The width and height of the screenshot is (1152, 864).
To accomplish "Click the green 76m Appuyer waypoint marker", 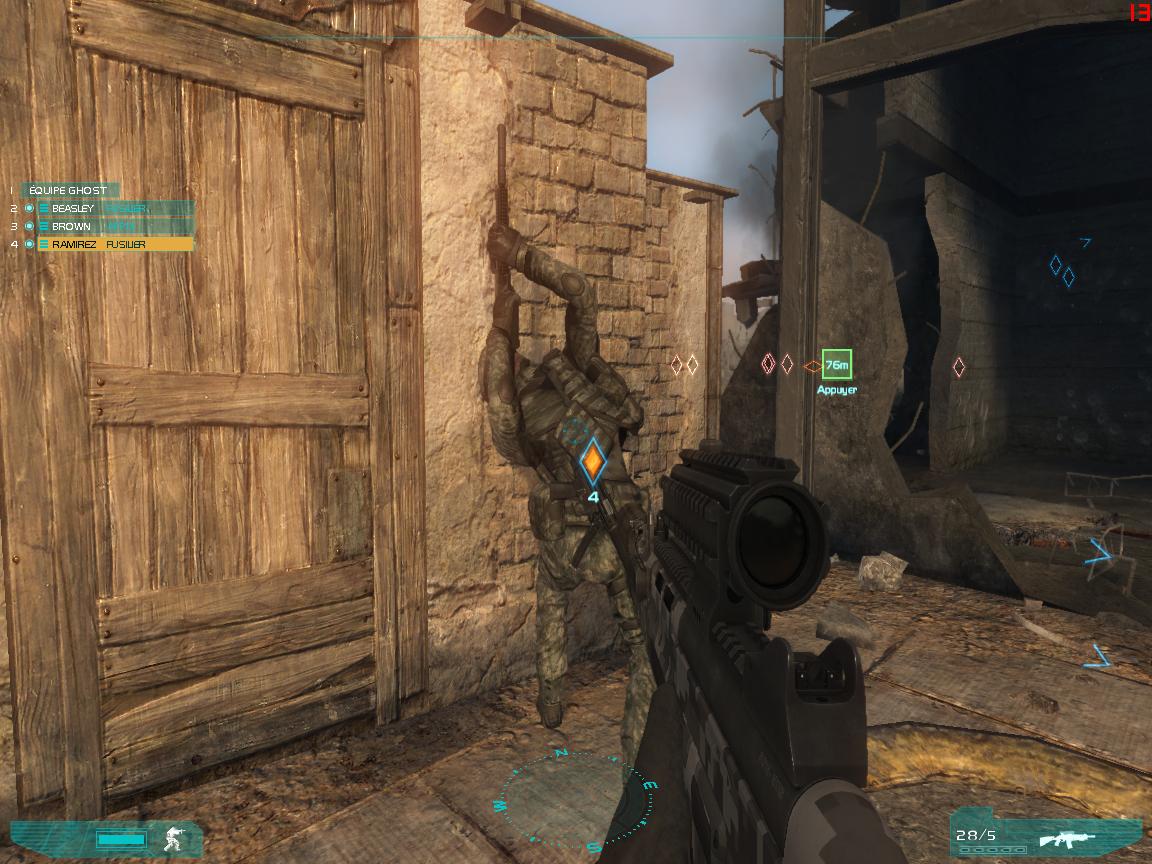I will tap(836, 367).
